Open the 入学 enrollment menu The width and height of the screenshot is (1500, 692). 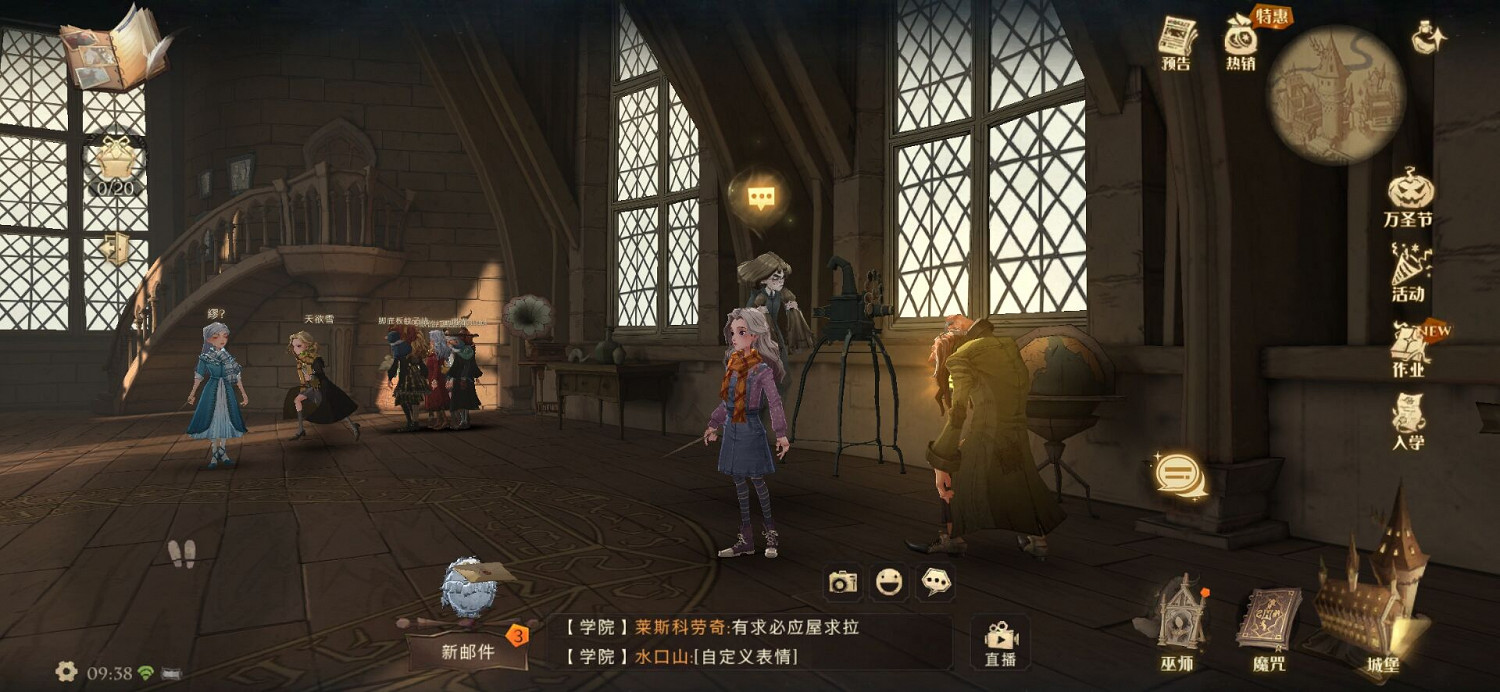(1409, 420)
